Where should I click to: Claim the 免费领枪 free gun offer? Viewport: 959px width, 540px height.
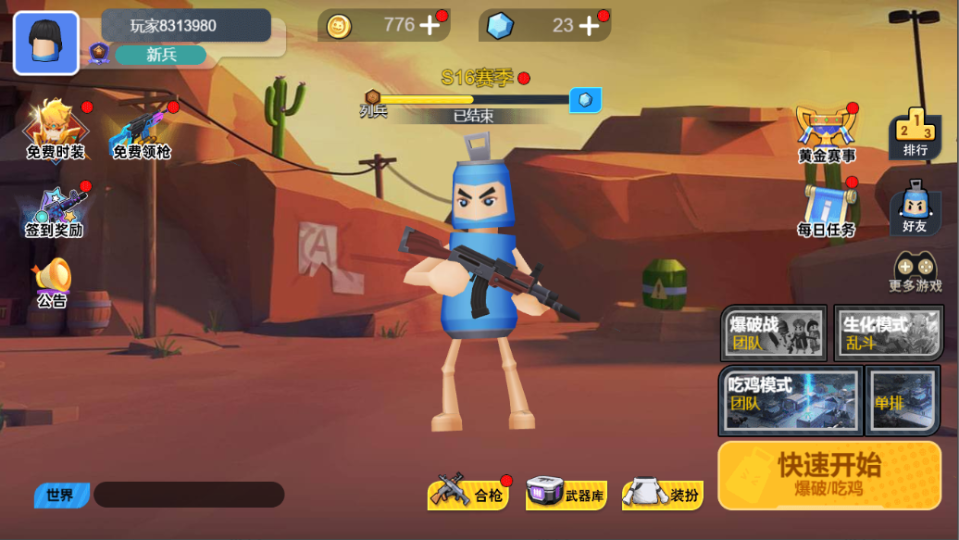pyautogui.click(x=141, y=132)
